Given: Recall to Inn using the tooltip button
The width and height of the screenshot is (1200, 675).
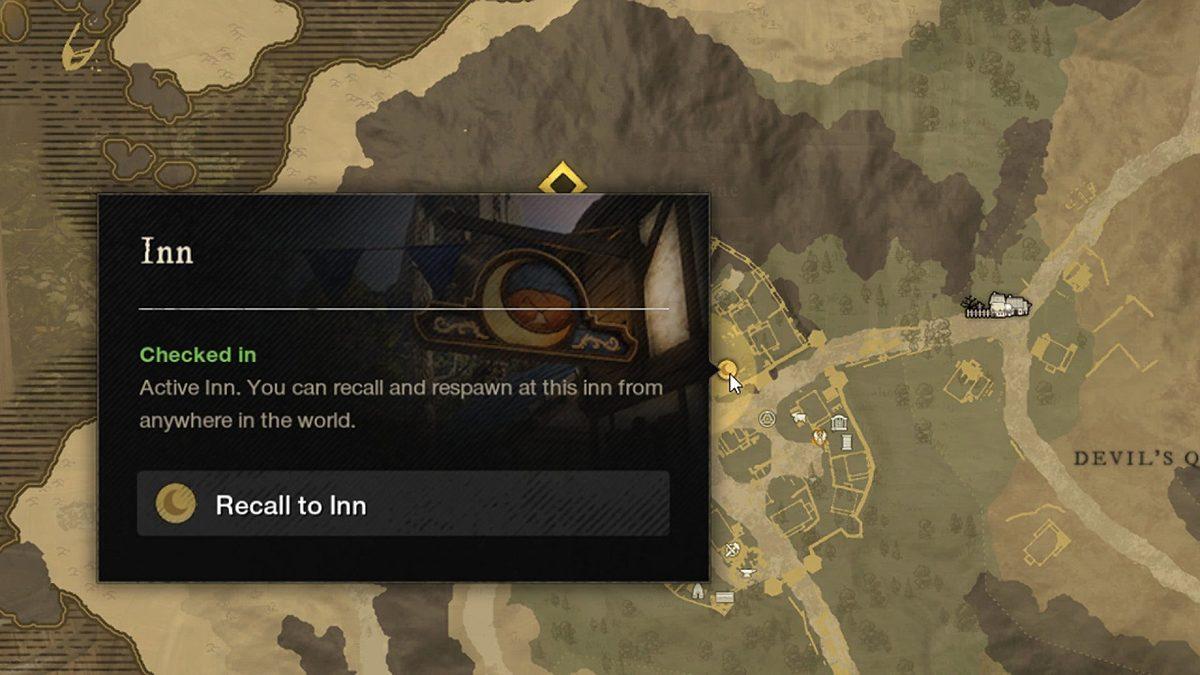Looking at the screenshot, I should pos(403,504).
